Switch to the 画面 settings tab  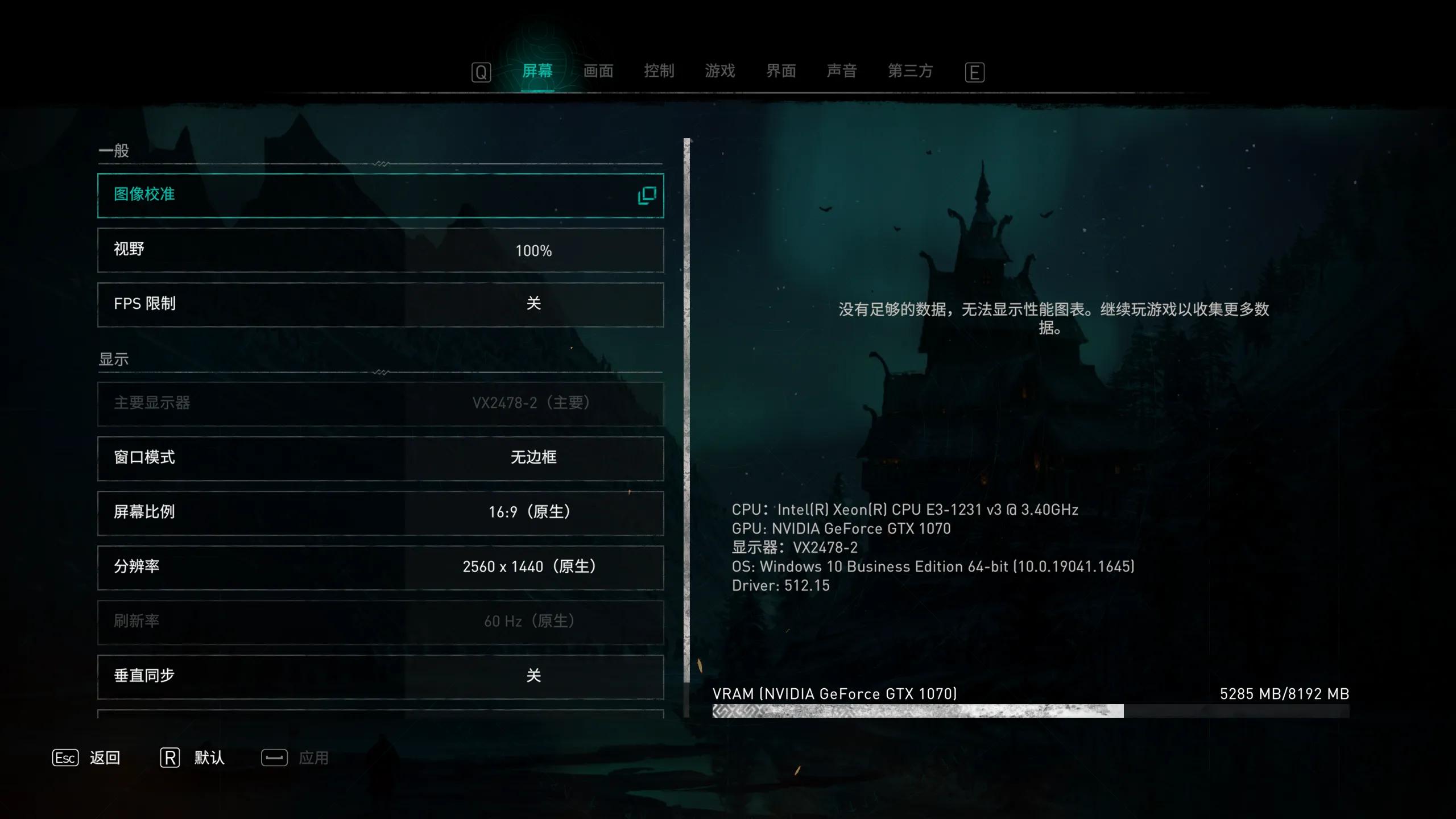click(598, 71)
